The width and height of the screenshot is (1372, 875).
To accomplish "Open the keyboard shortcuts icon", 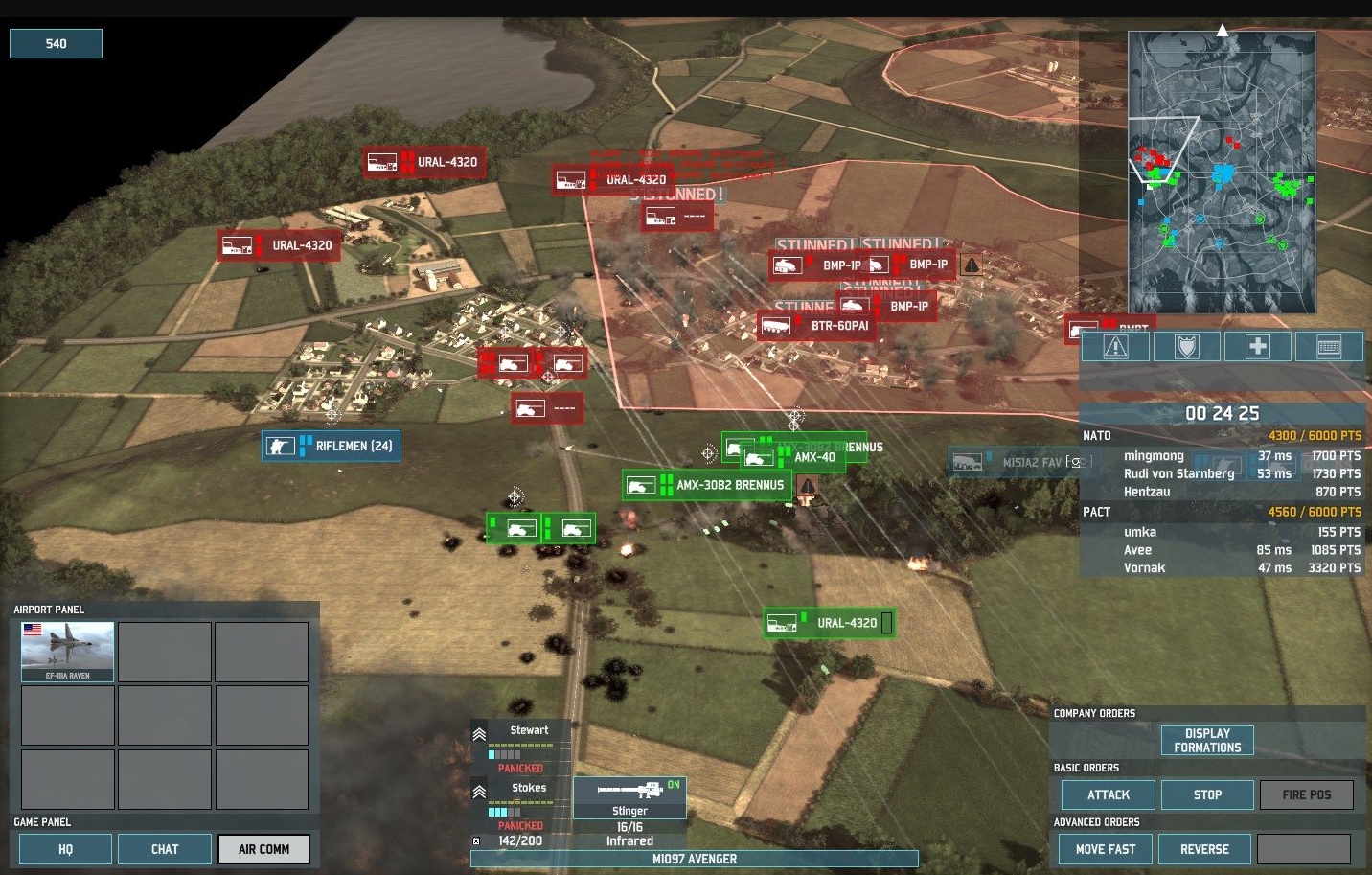I will [x=1329, y=346].
